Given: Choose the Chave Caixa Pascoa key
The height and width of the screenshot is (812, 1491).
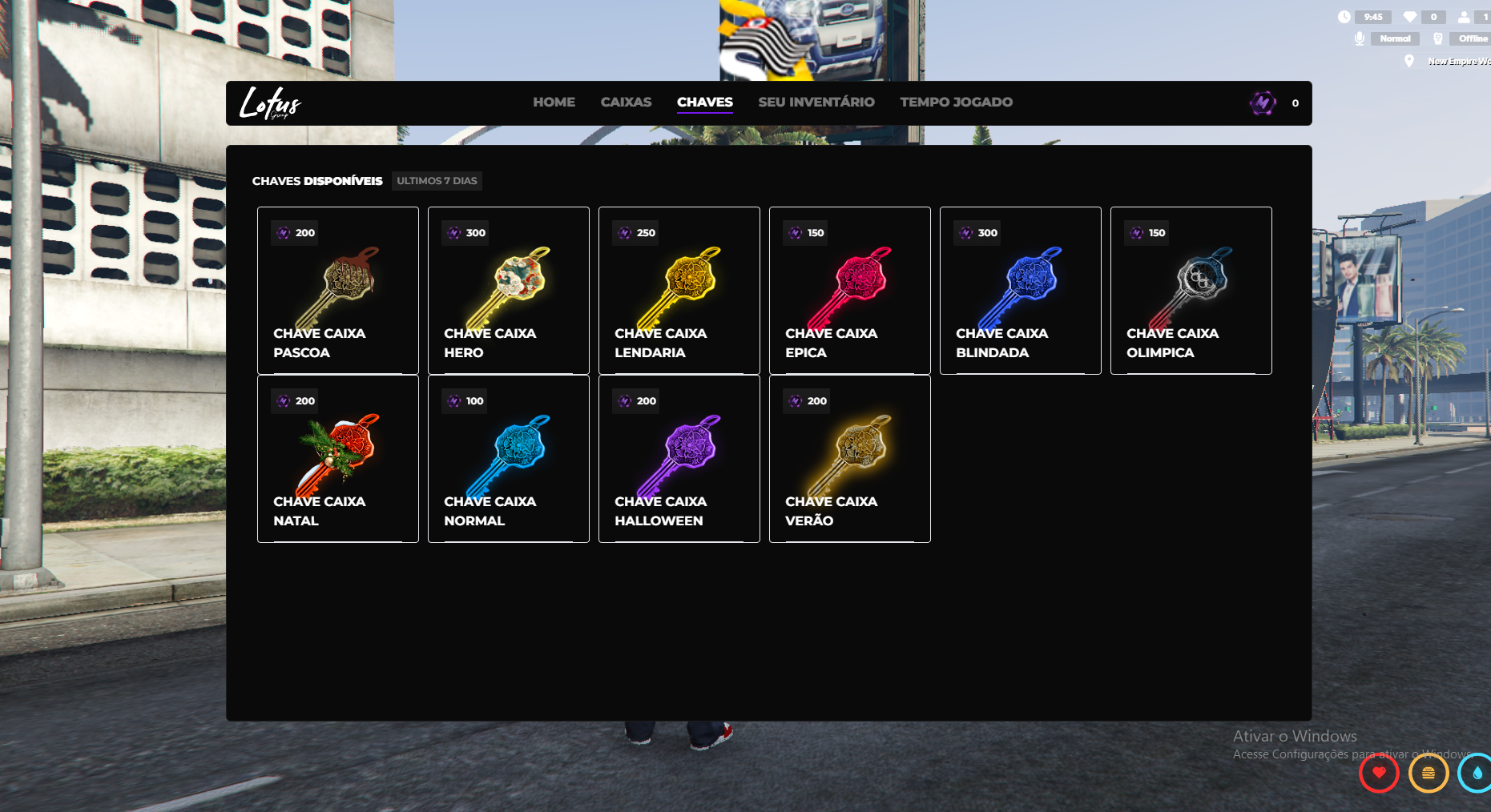Looking at the screenshot, I should click(x=337, y=291).
